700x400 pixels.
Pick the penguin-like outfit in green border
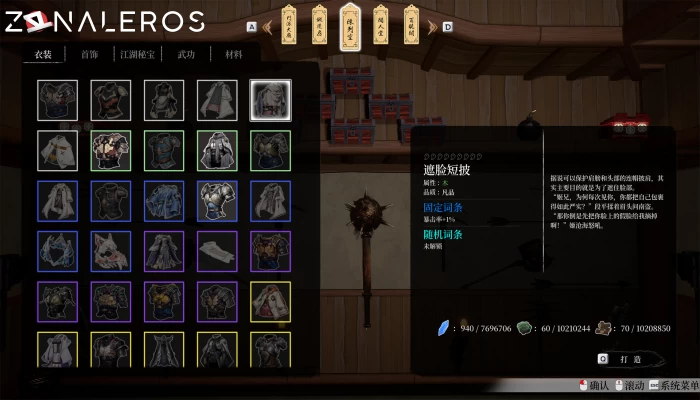217,150
